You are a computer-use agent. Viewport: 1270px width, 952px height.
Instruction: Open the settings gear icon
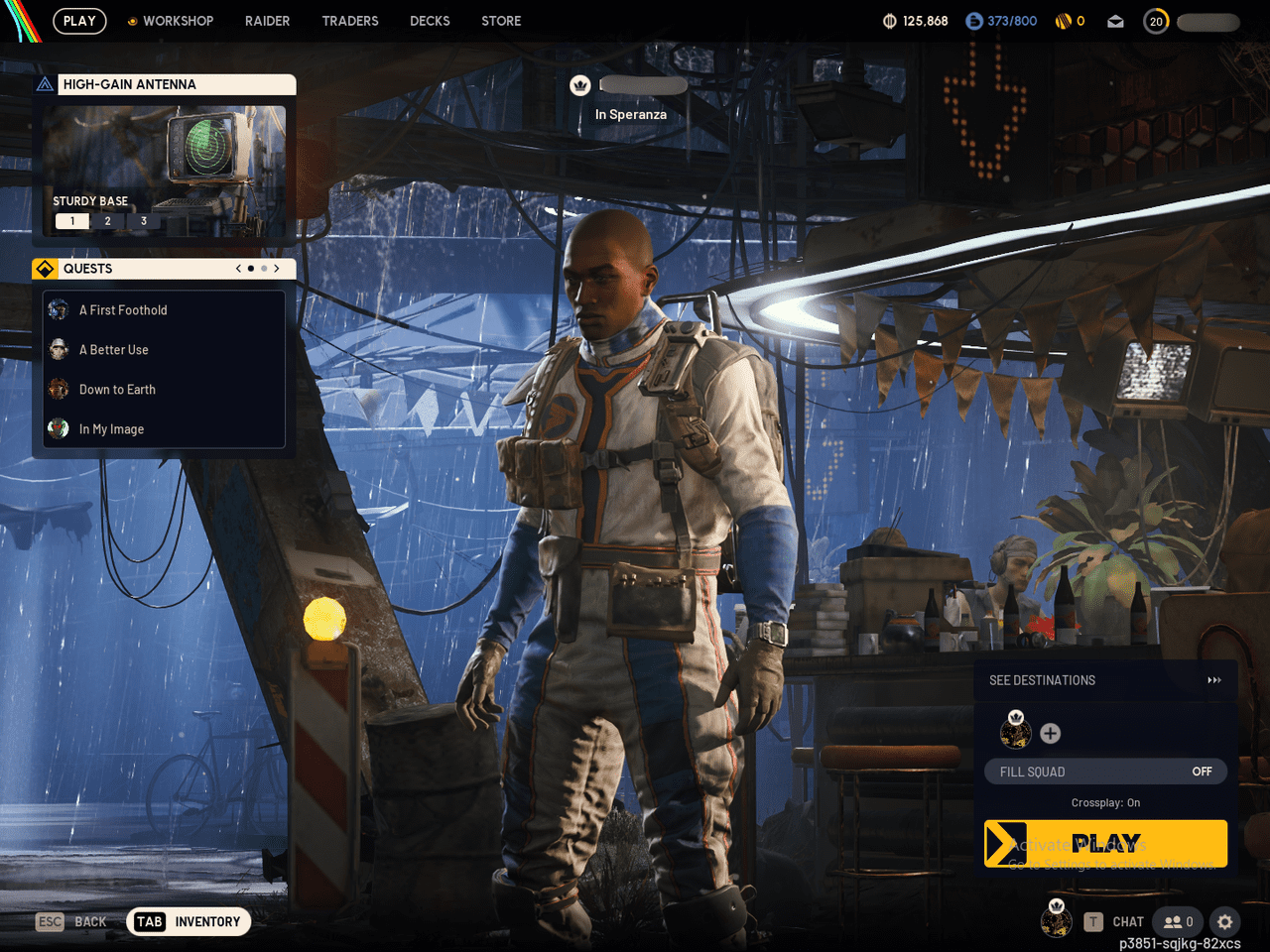click(x=1224, y=922)
